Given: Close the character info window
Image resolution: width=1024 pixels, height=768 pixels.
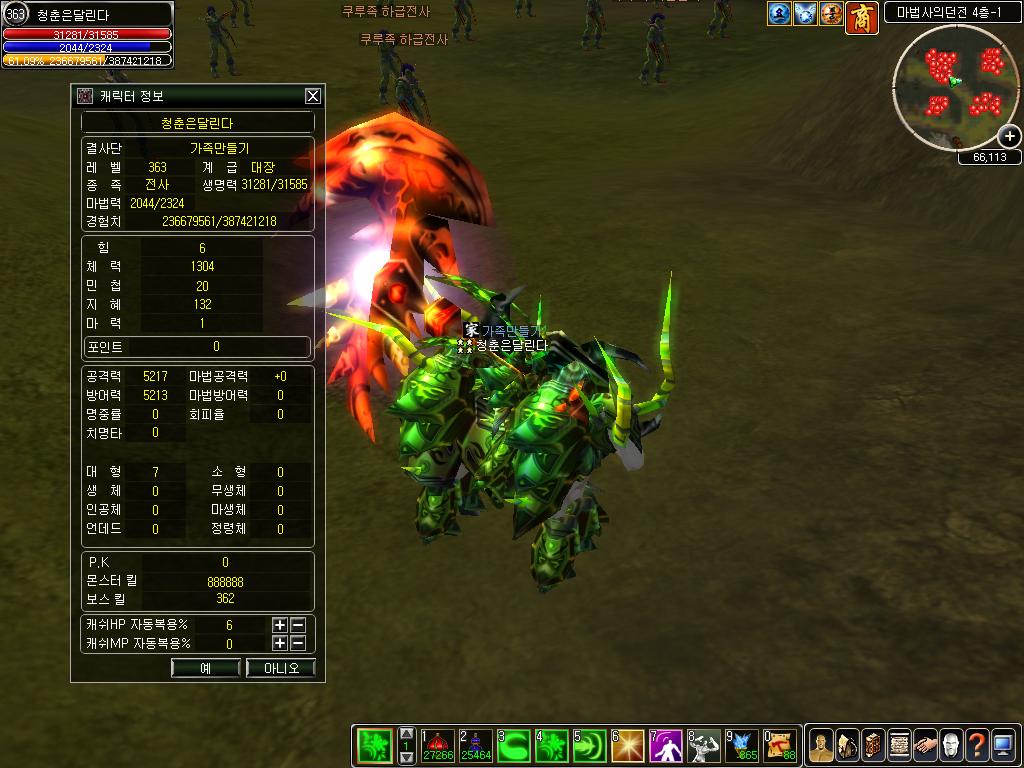Looking at the screenshot, I should point(313,96).
